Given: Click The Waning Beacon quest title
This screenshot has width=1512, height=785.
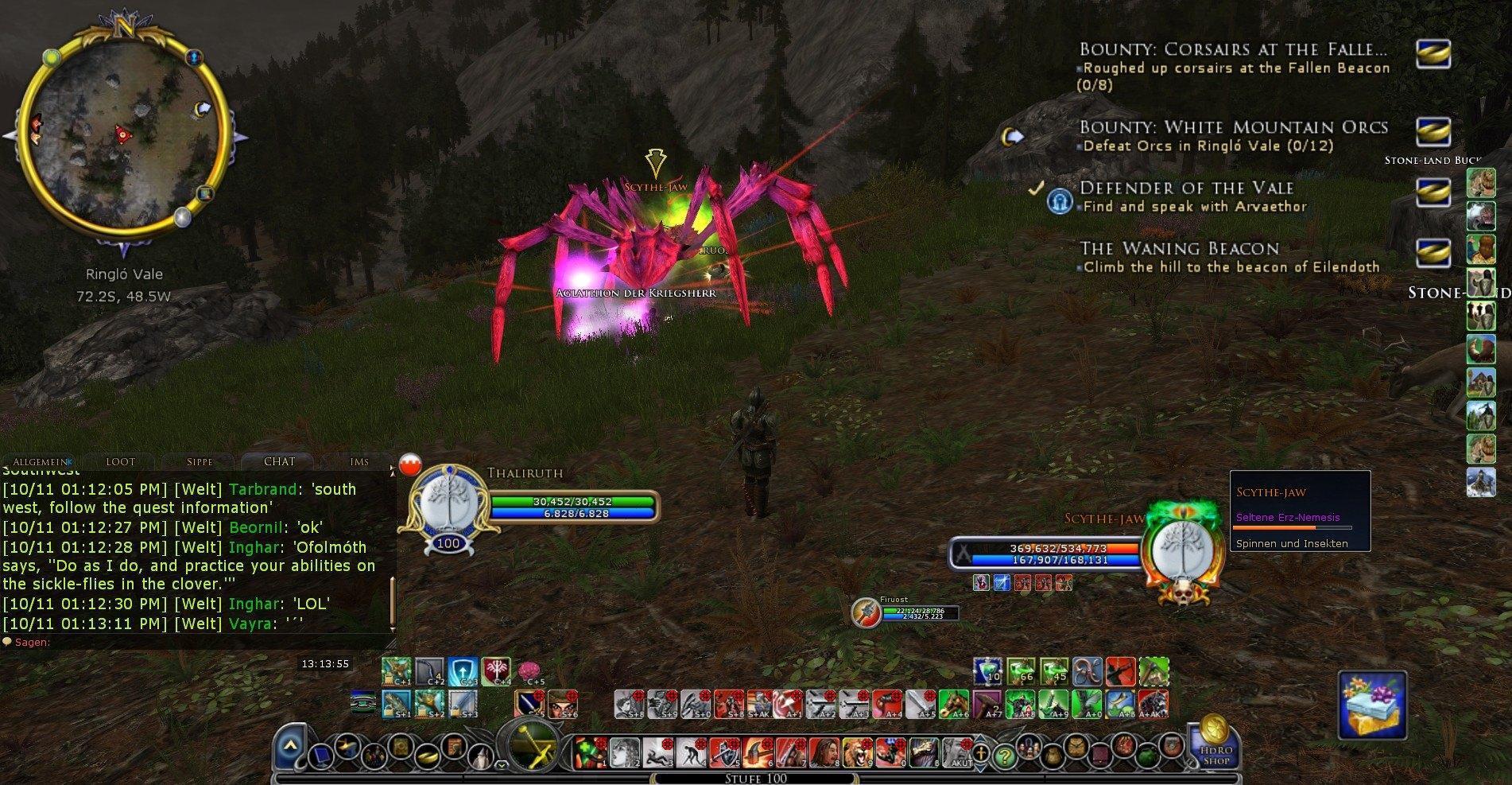Looking at the screenshot, I should [1180, 249].
